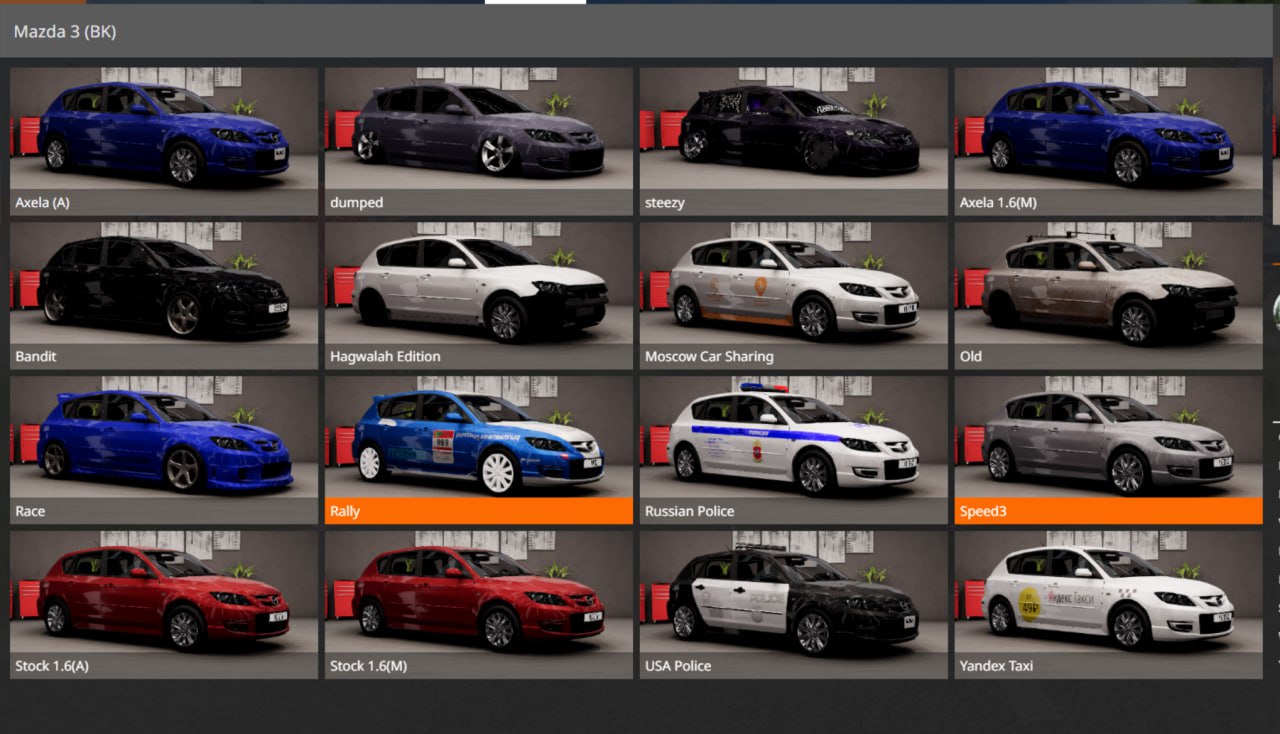Pick the Yandex Taxi configuration
Image resolution: width=1280 pixels, height=734 pixels.
pyautogui.click(x=1107, y=598)
